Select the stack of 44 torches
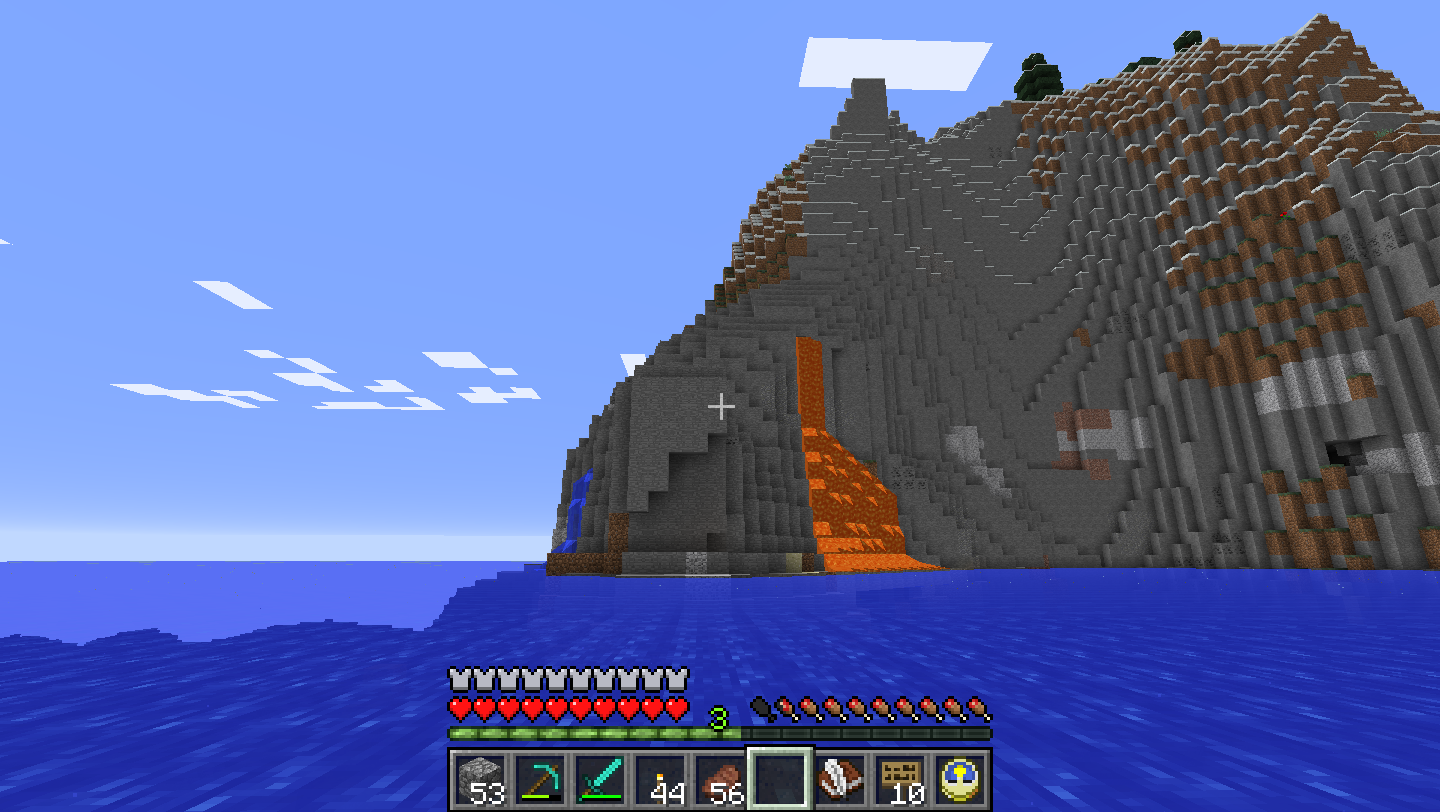 (660, 778)
